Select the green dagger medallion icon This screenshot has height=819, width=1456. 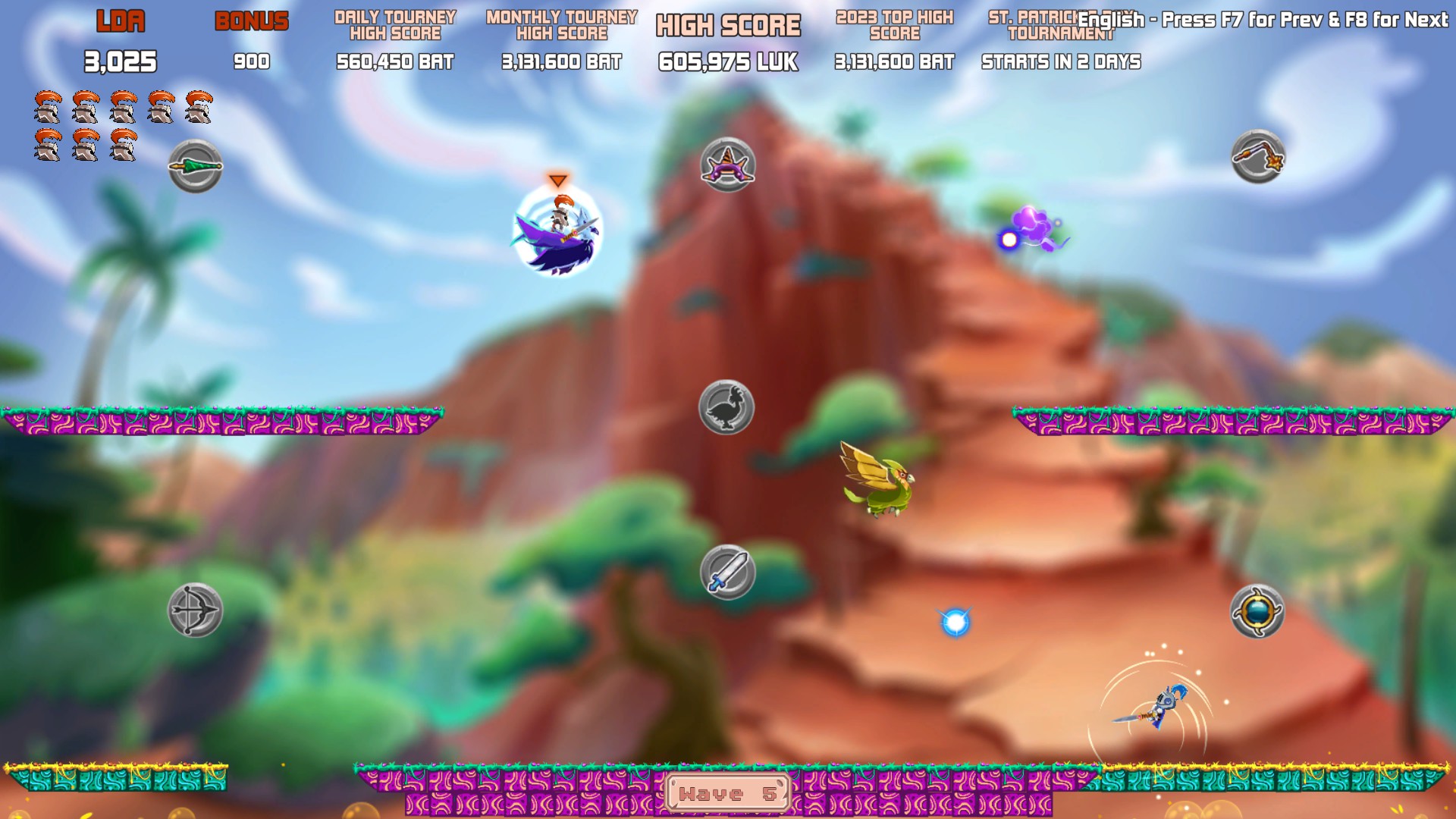[194, 167]
